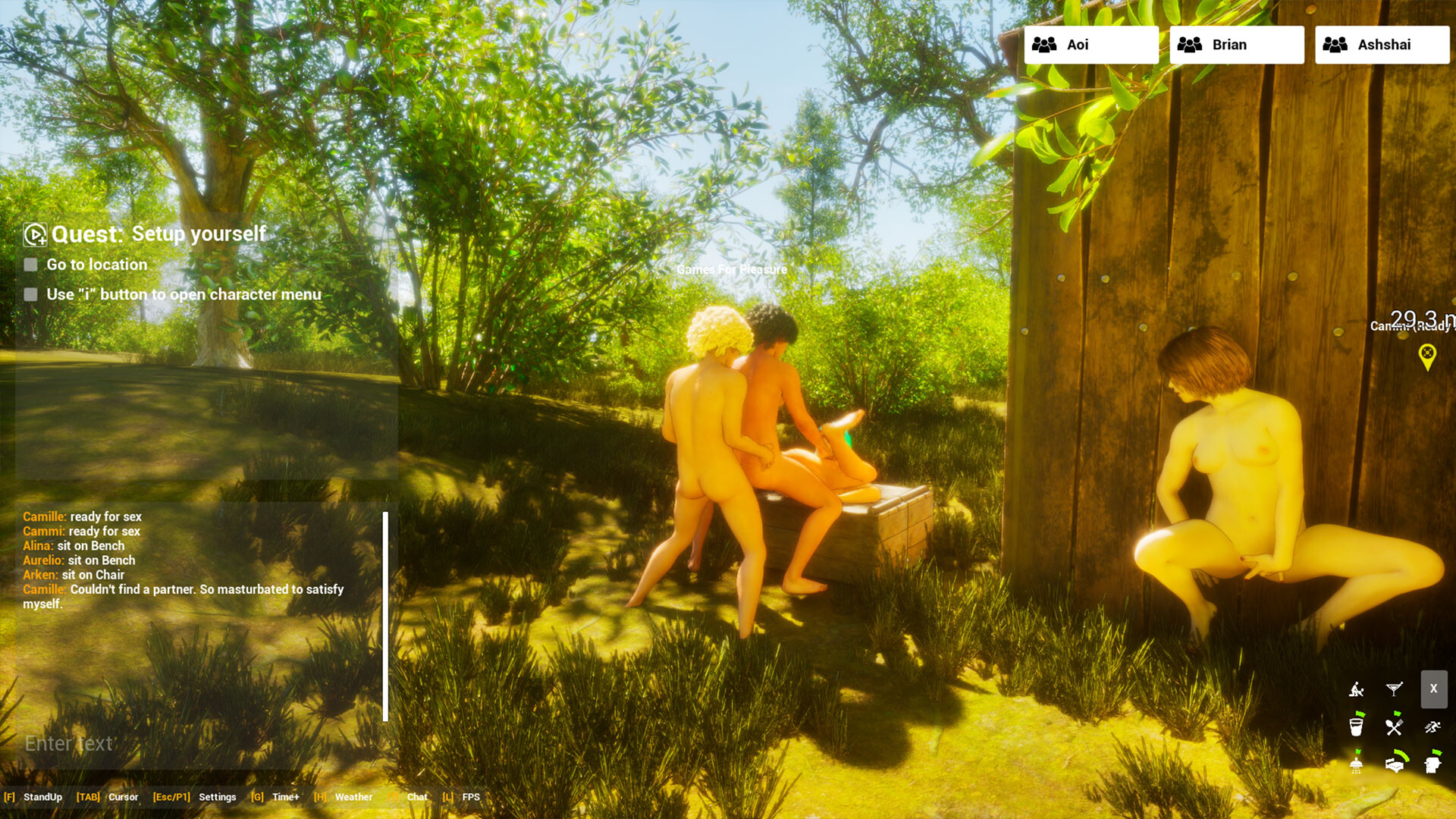Check the Use "i" button quest objective
Viewport: 1456px width, 819px height.
click(30, 294)
